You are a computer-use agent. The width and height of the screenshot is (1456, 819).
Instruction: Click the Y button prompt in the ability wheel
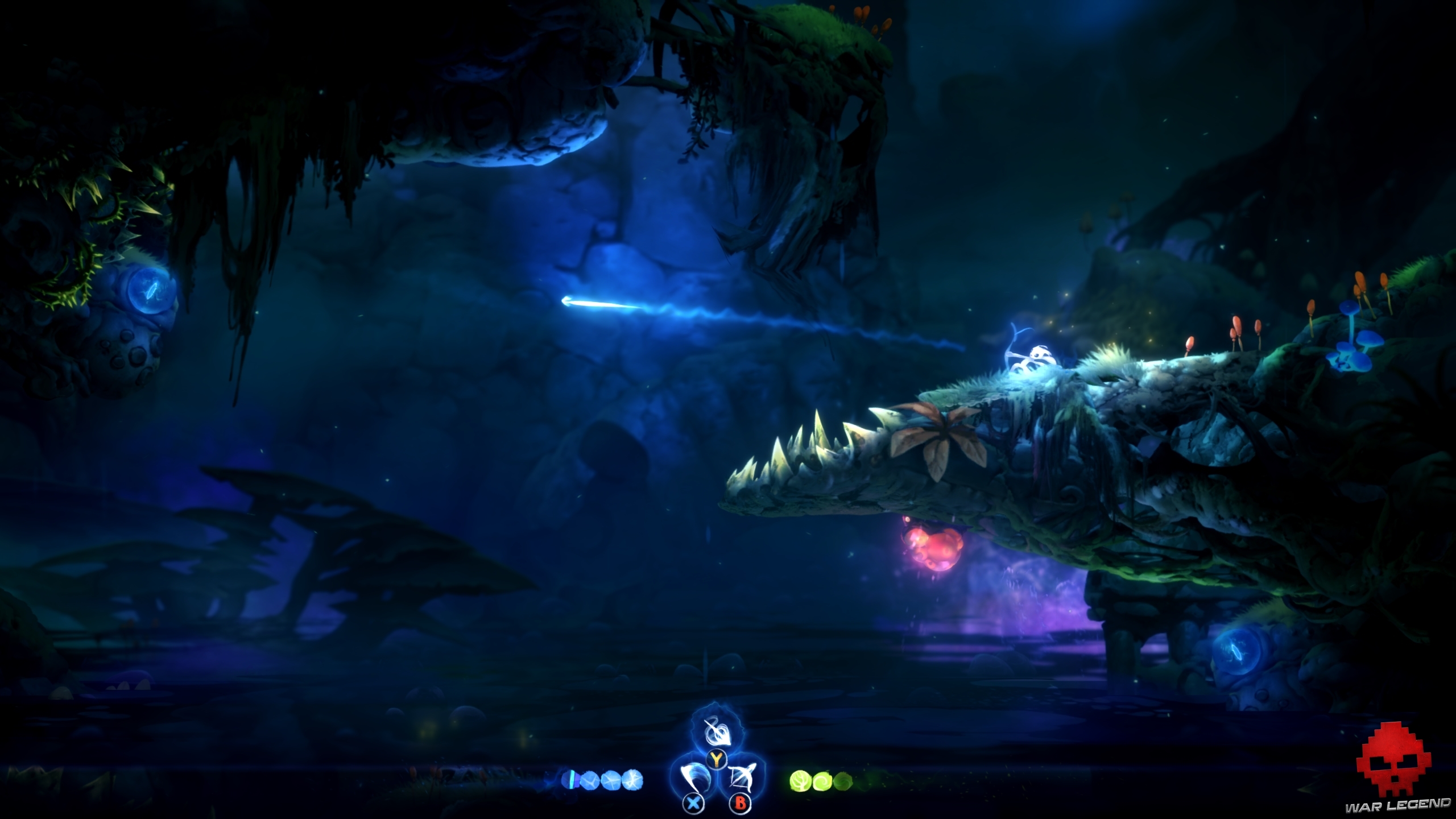tap(716, 760)
